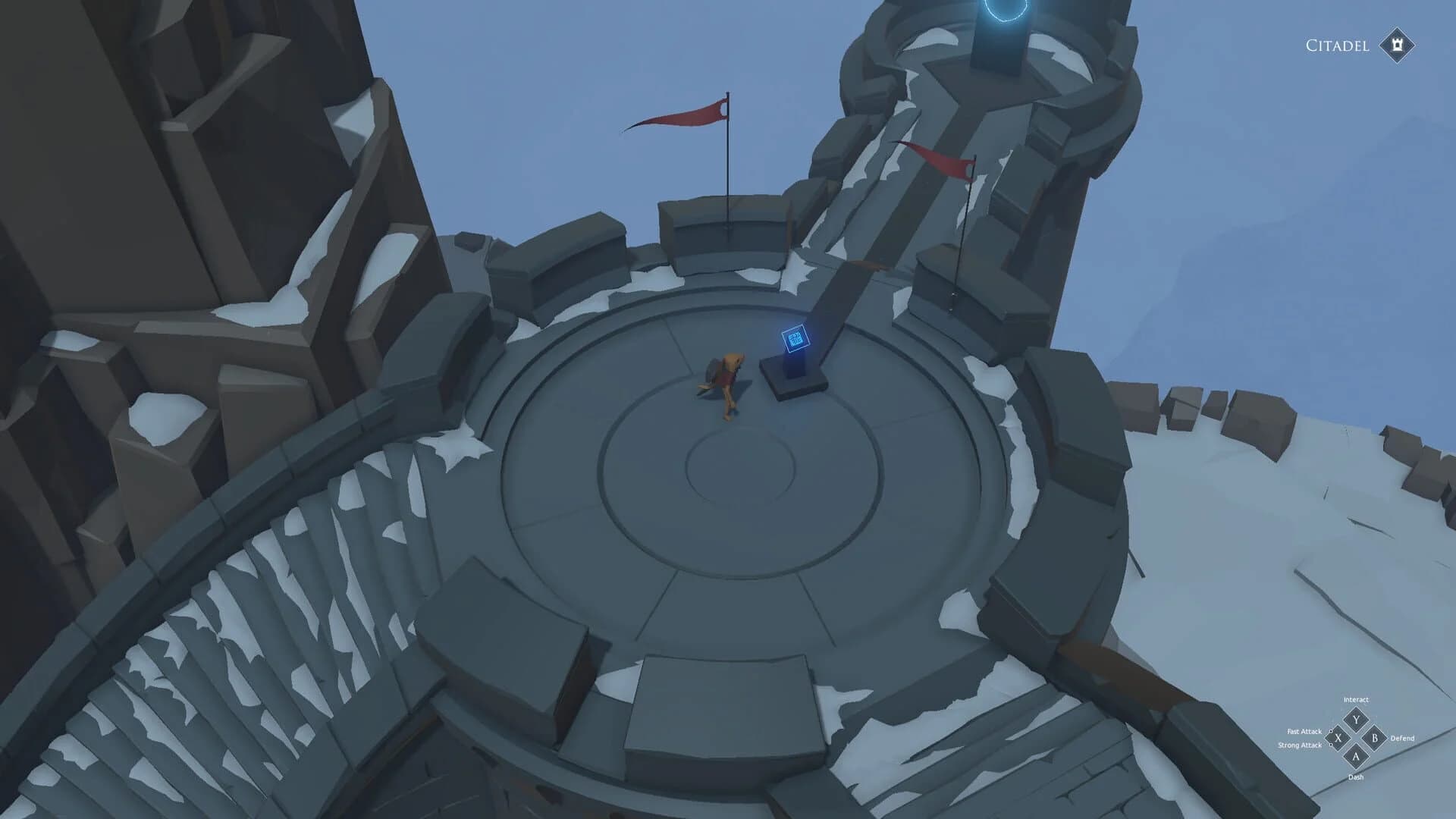Select the Dash label under the A button
The image size is (1456, 819).
click(1356, 777)
